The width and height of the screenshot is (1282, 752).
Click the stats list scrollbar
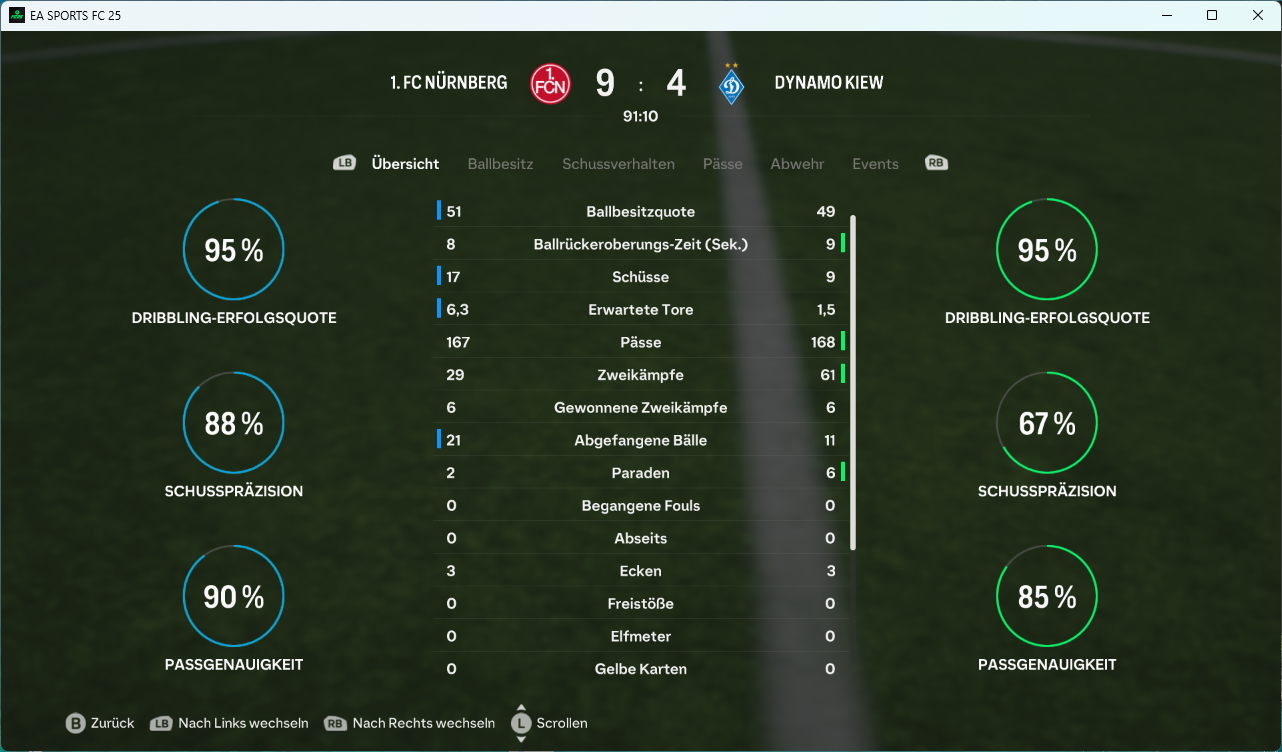[x=853, y=380]
